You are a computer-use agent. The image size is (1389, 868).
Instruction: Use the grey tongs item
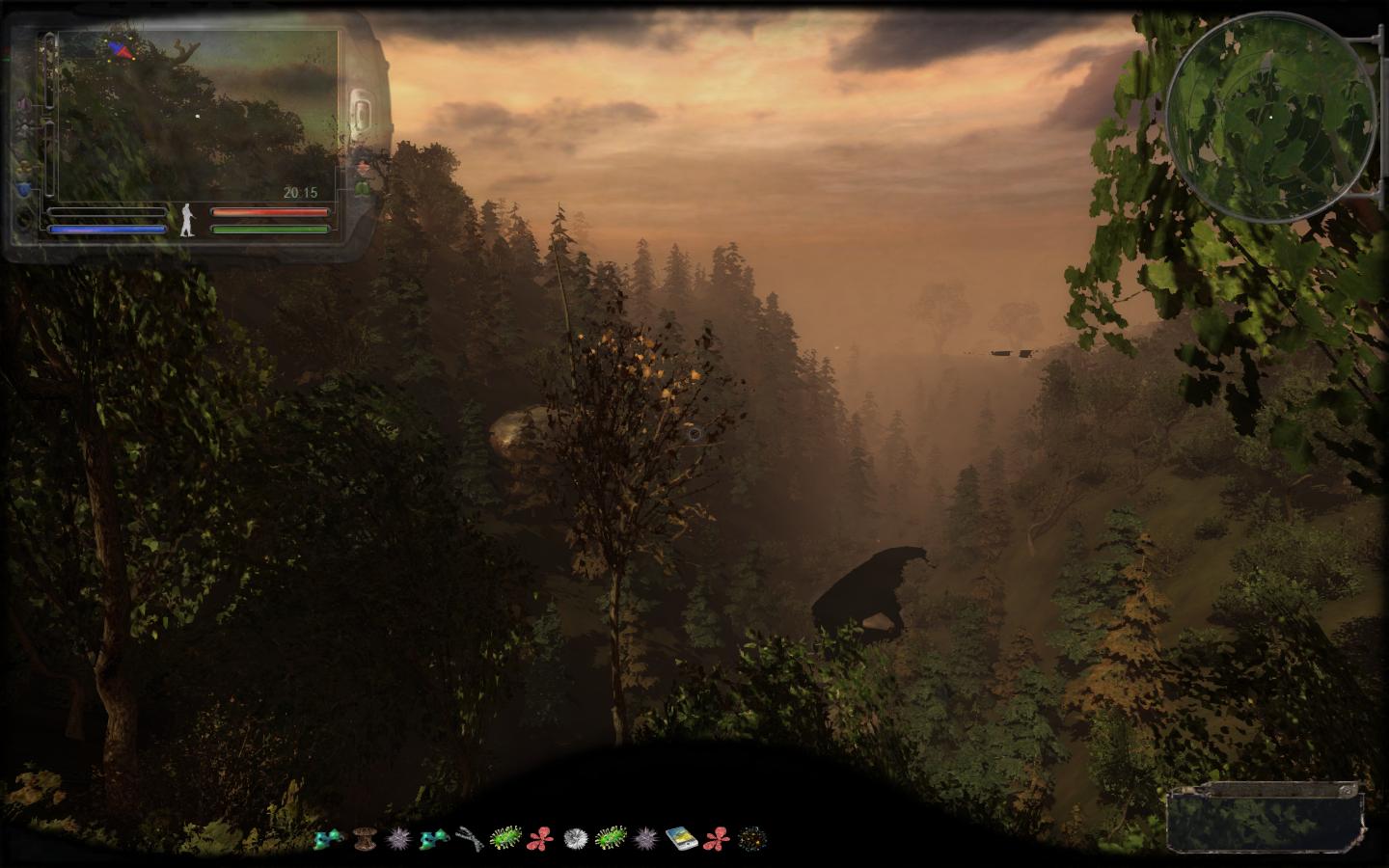(x=469, y=838)
